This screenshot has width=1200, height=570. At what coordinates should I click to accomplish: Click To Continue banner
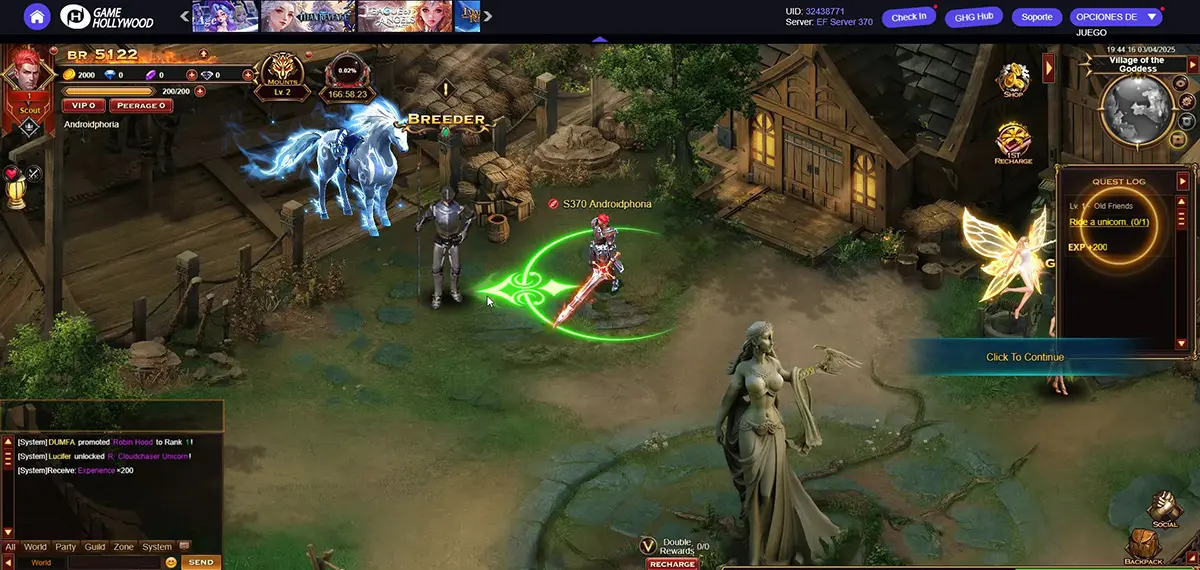(1025, 357)
